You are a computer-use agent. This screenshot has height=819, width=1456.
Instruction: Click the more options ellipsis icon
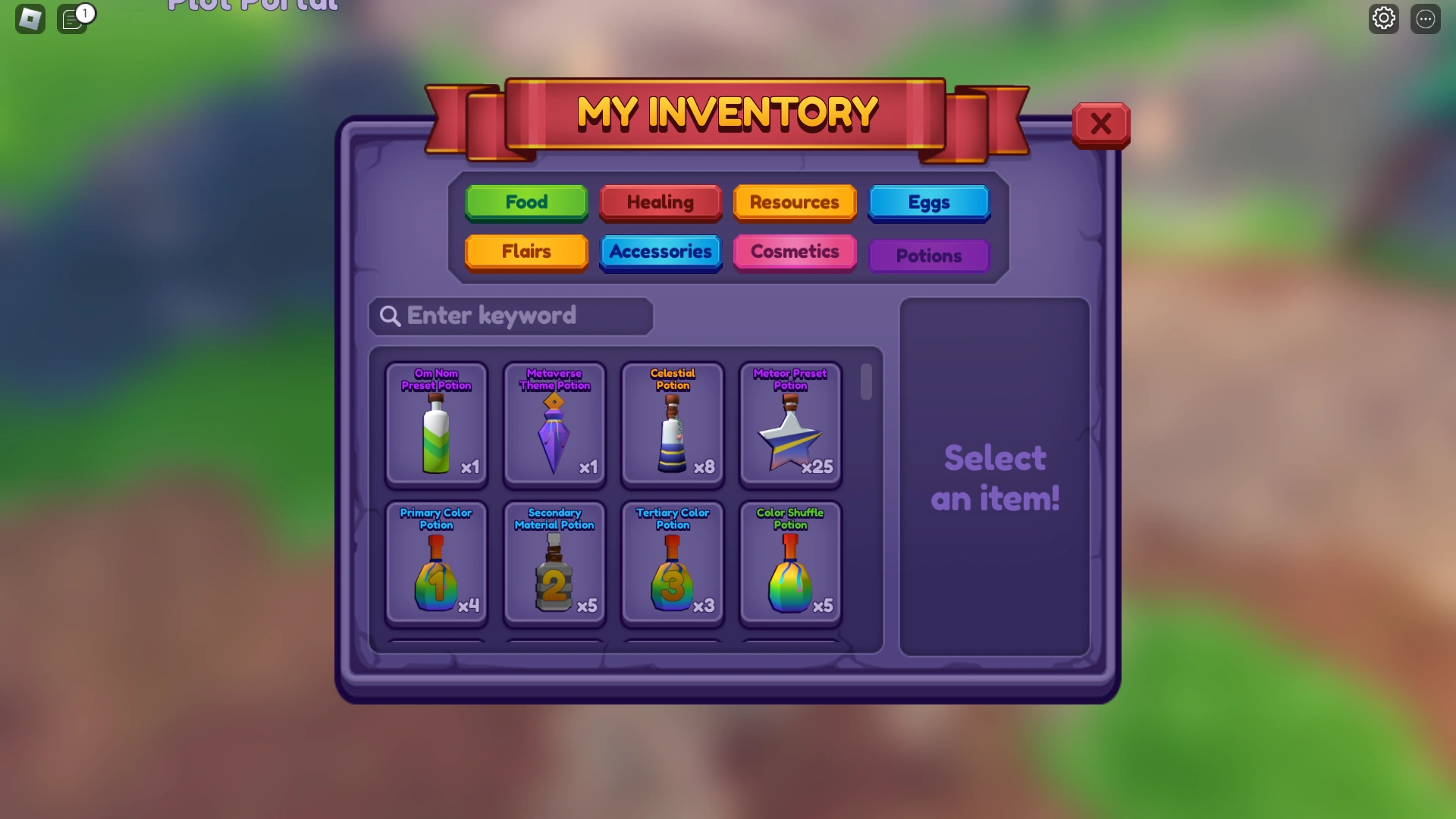coord(1426,18)
